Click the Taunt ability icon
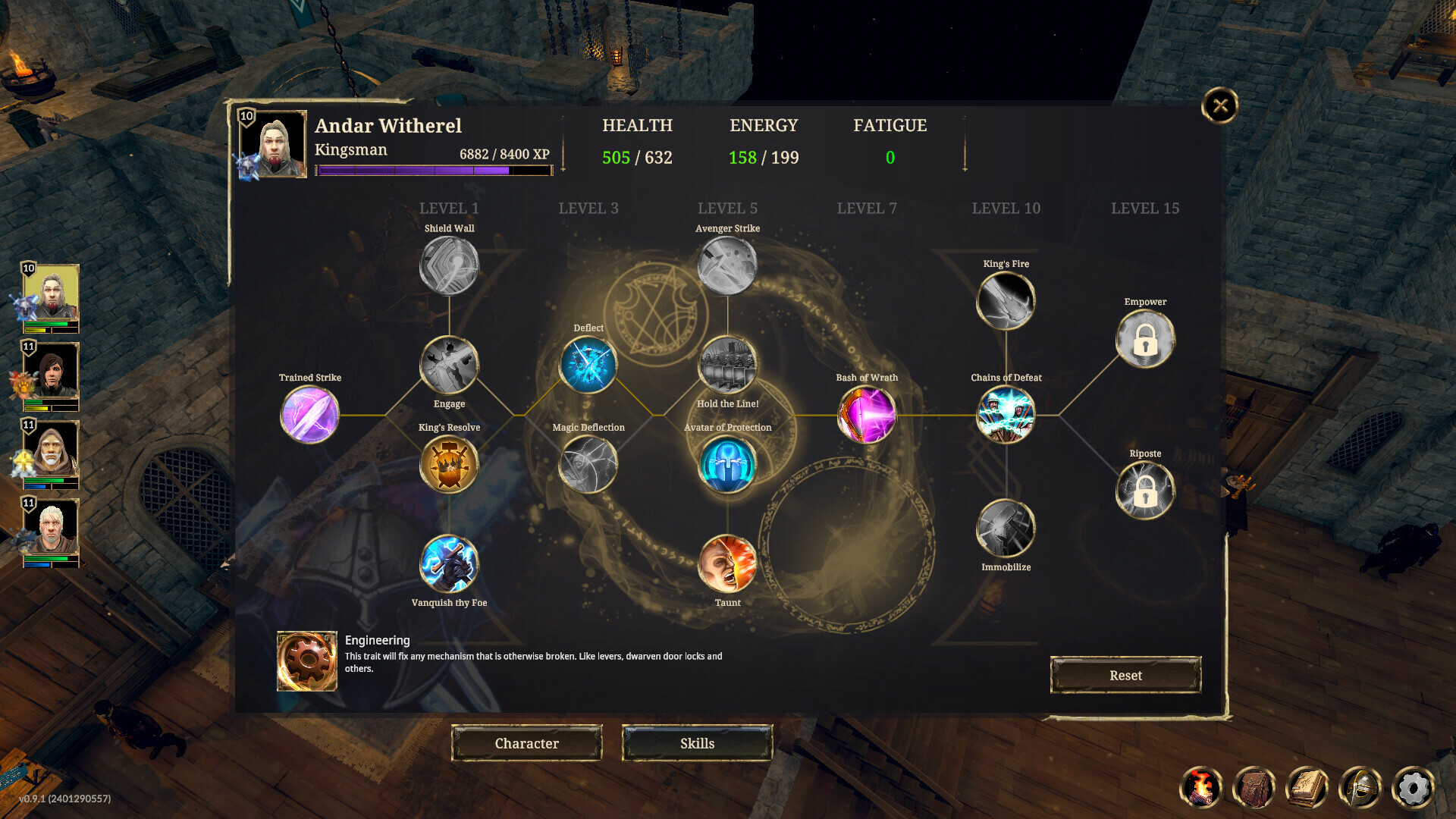The image size is (1456, 819). [x=727, y=564]
